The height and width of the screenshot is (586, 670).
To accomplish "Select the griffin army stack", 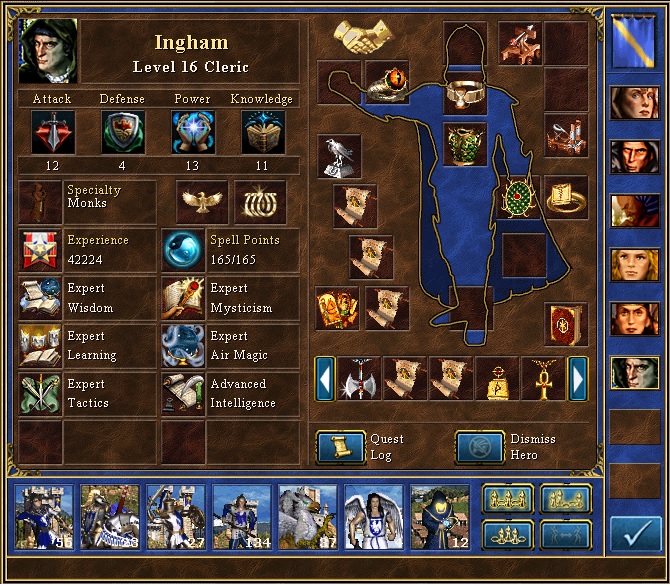I will [x=307, y=517].
